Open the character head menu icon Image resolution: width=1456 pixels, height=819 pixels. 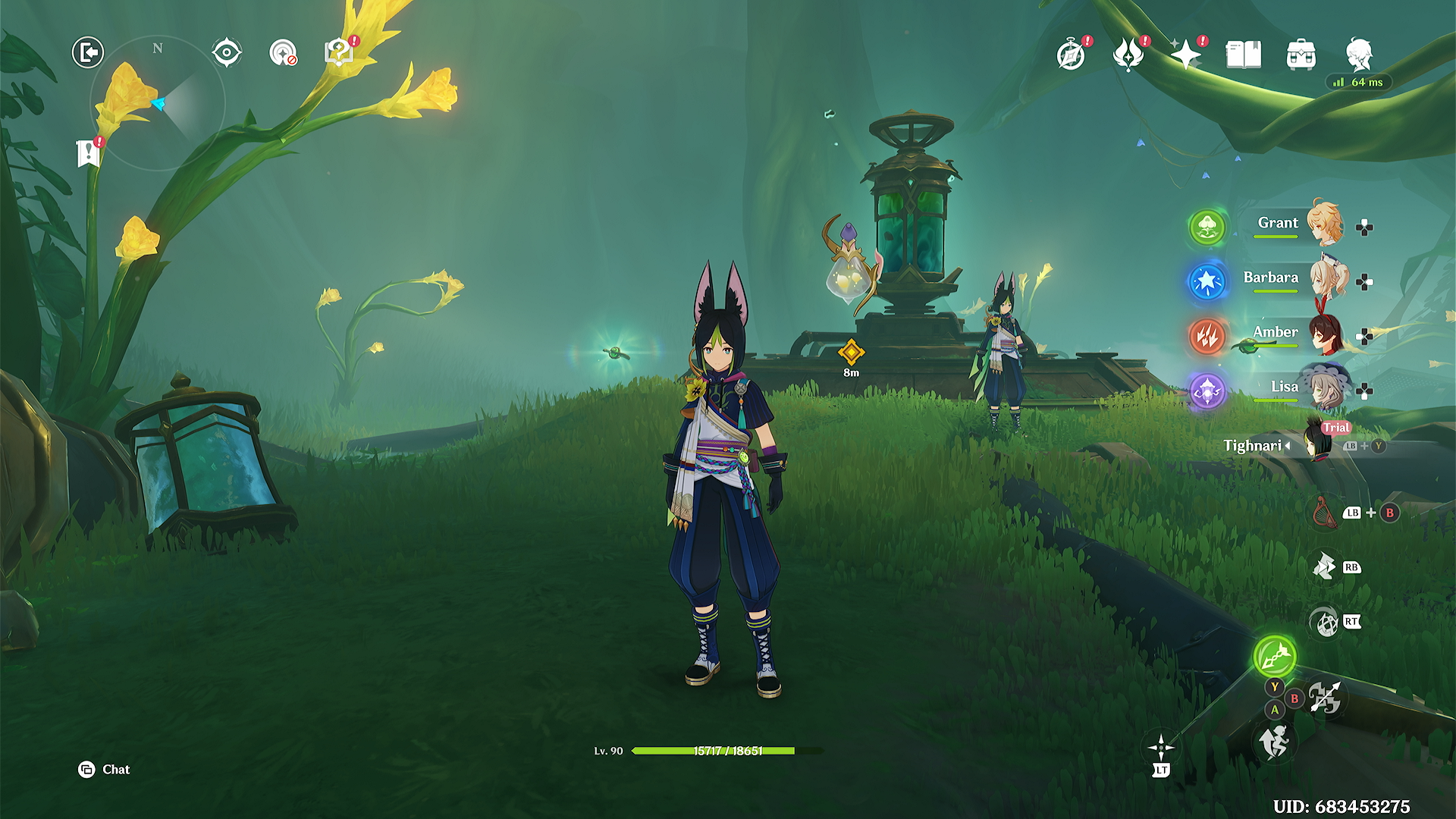click(x=1359, y=55)
